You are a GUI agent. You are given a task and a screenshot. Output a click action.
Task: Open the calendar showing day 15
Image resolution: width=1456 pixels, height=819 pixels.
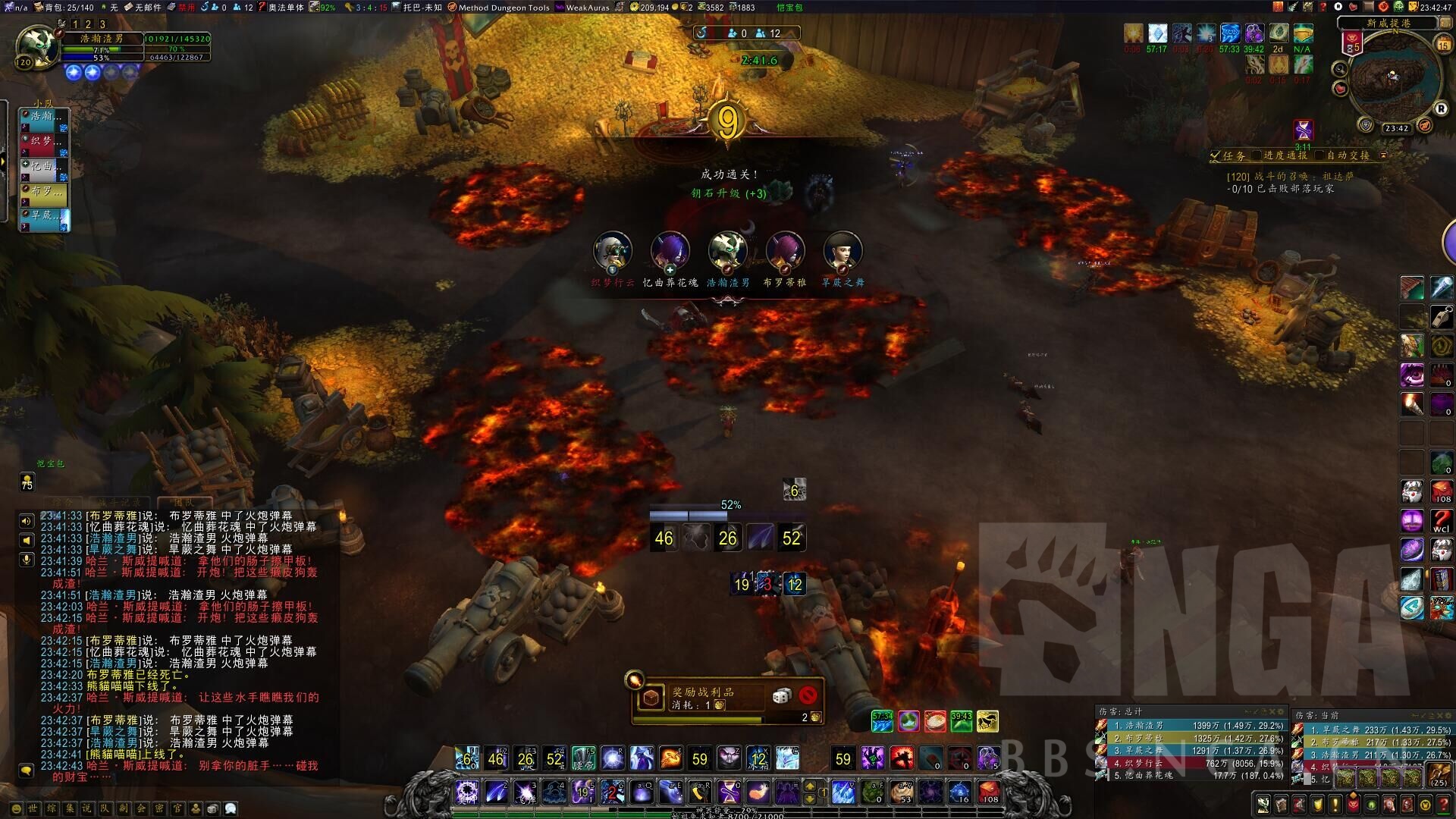point(1443,45)
